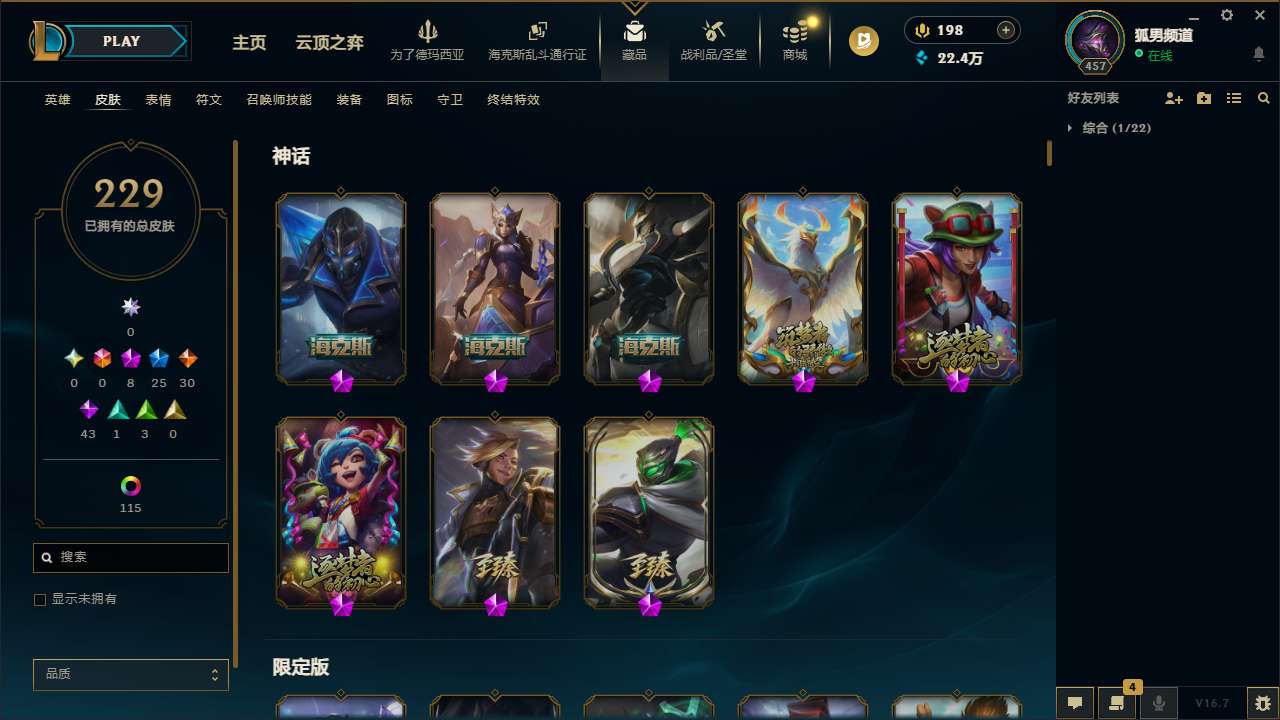The height and width of the screenshot is (720, 1280).
Task: Toggle the notification bell near profile
Action: point(1258,52)
